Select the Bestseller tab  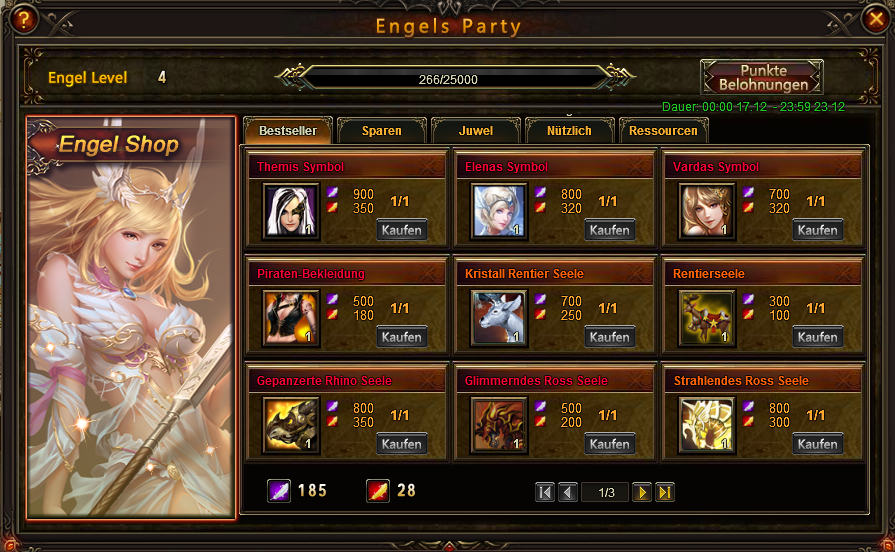pyautogui.click(x=288, y=131)
